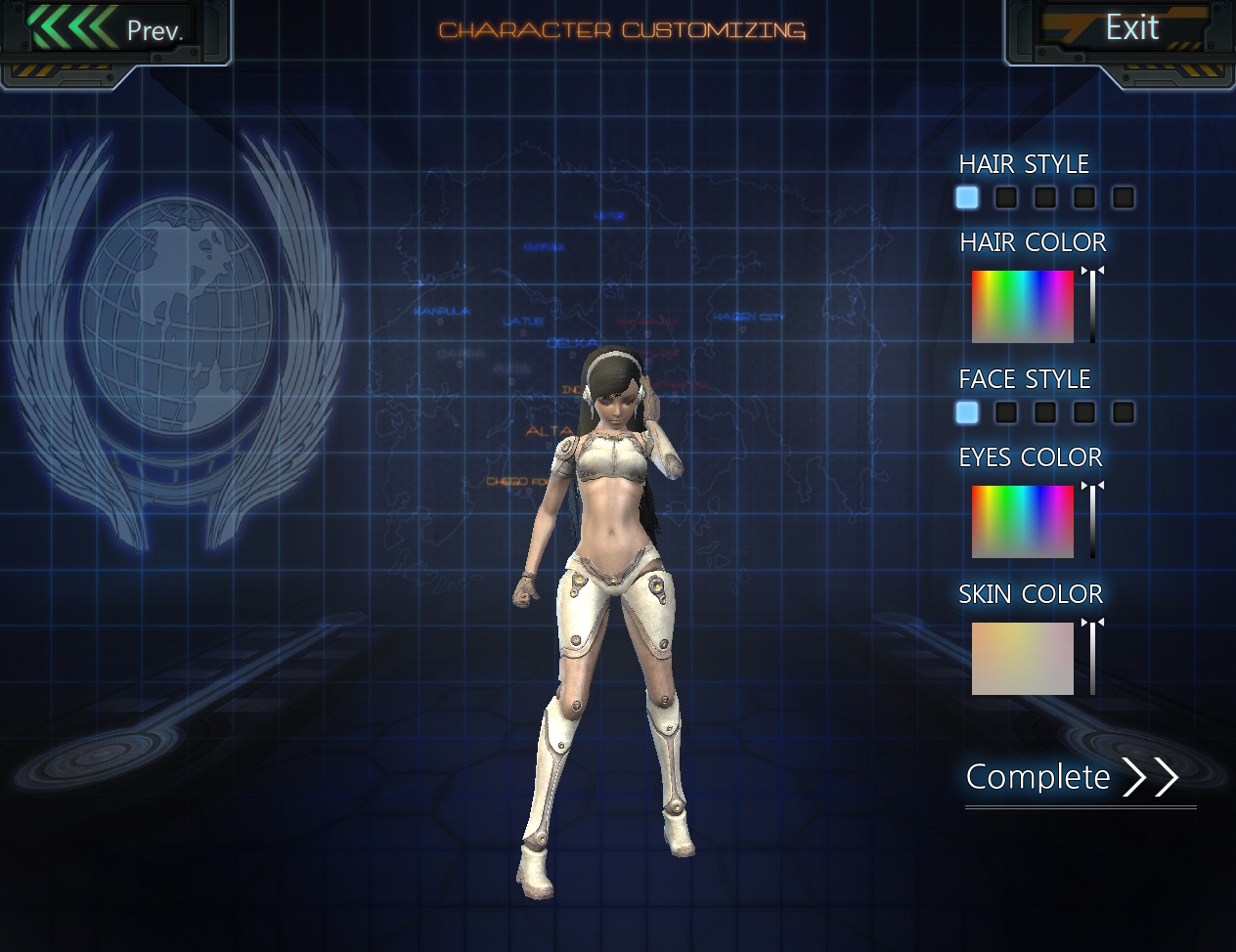Image resolution: width=1236 pixels, height=952 pixels.
Task: Choose the second face style option
Action: 1006,412
